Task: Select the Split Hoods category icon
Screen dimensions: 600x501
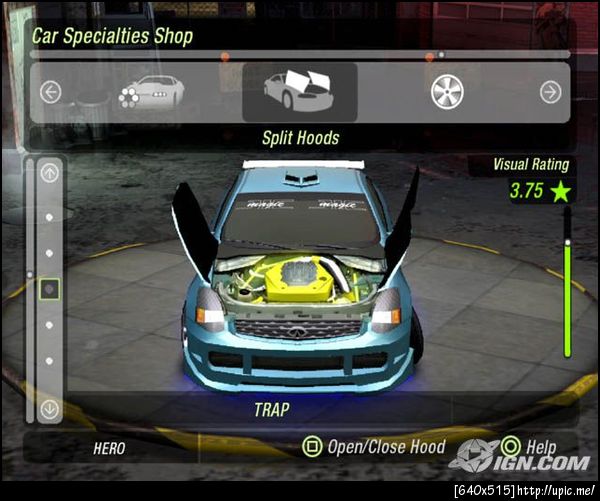Action: 299,91
